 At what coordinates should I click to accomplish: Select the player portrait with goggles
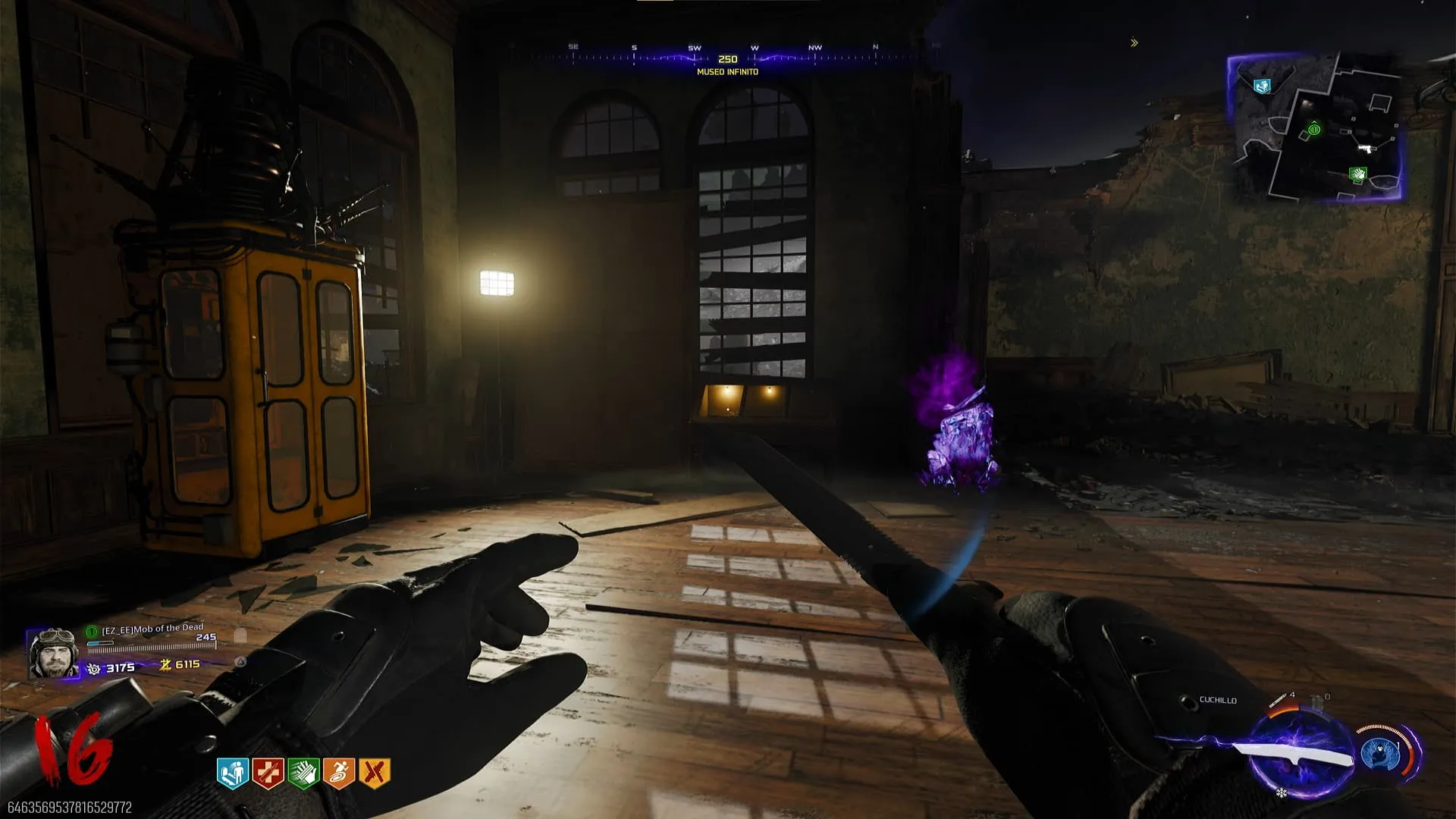(53, 653)
